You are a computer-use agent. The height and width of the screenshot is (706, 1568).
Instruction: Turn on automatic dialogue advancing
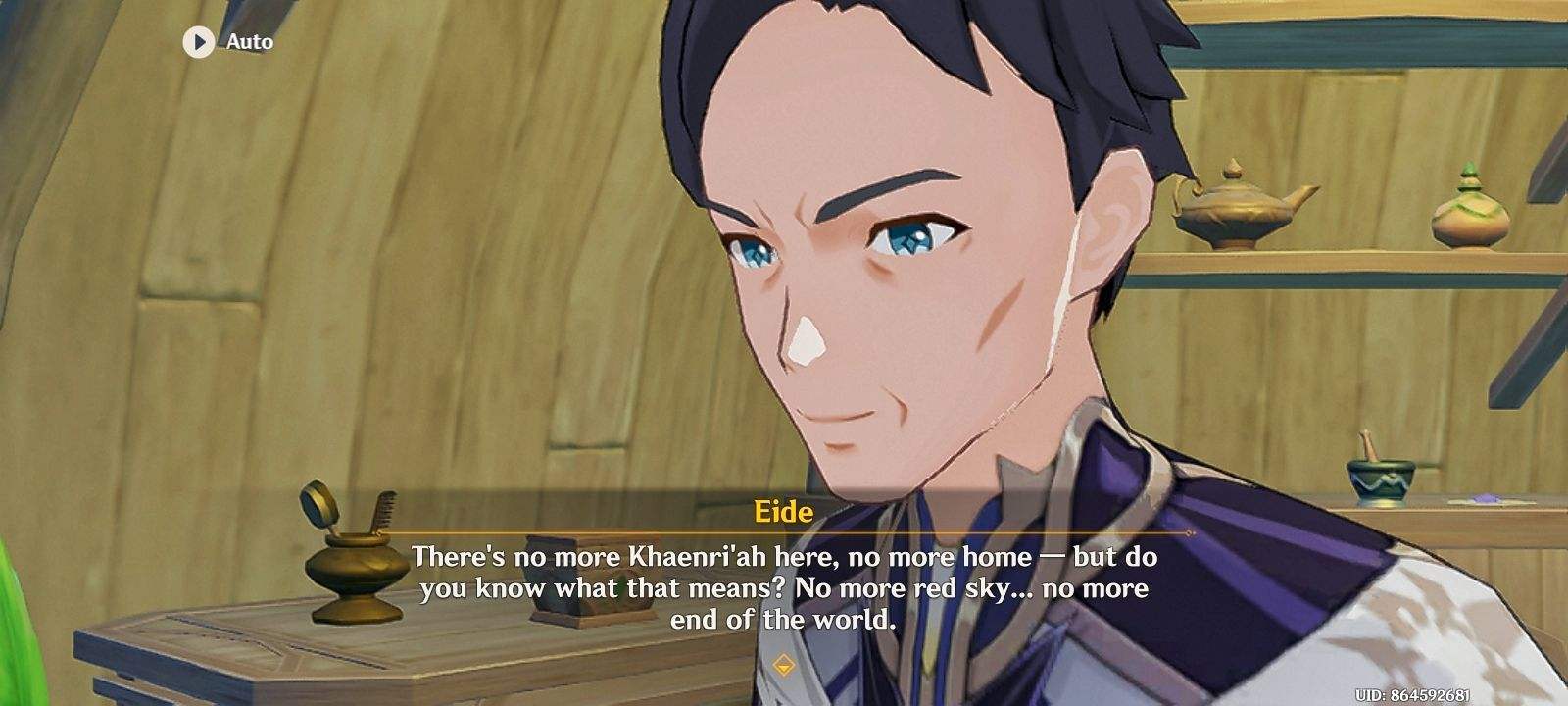click(225, 42)
